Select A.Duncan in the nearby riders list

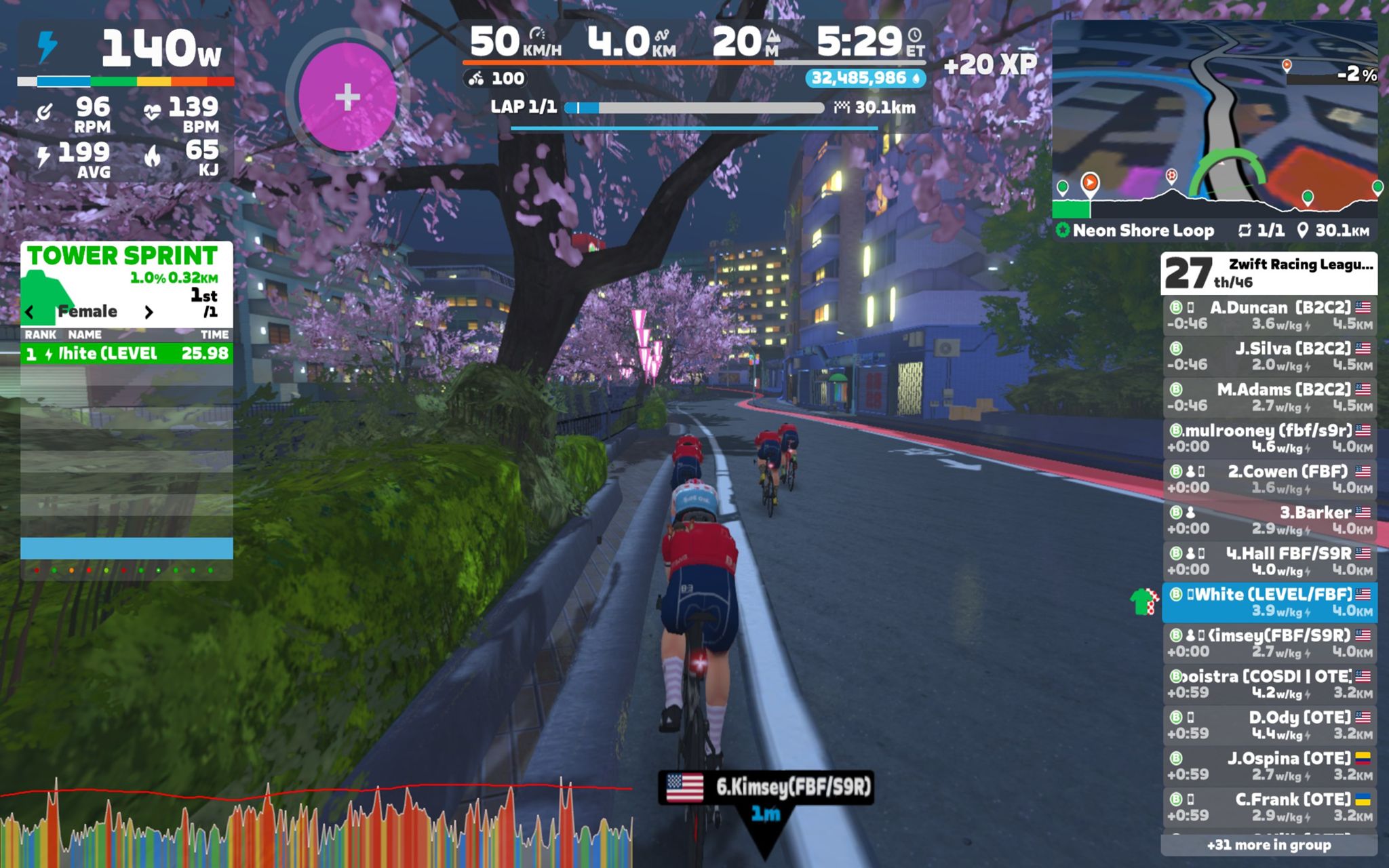(x=1268, y=316)
